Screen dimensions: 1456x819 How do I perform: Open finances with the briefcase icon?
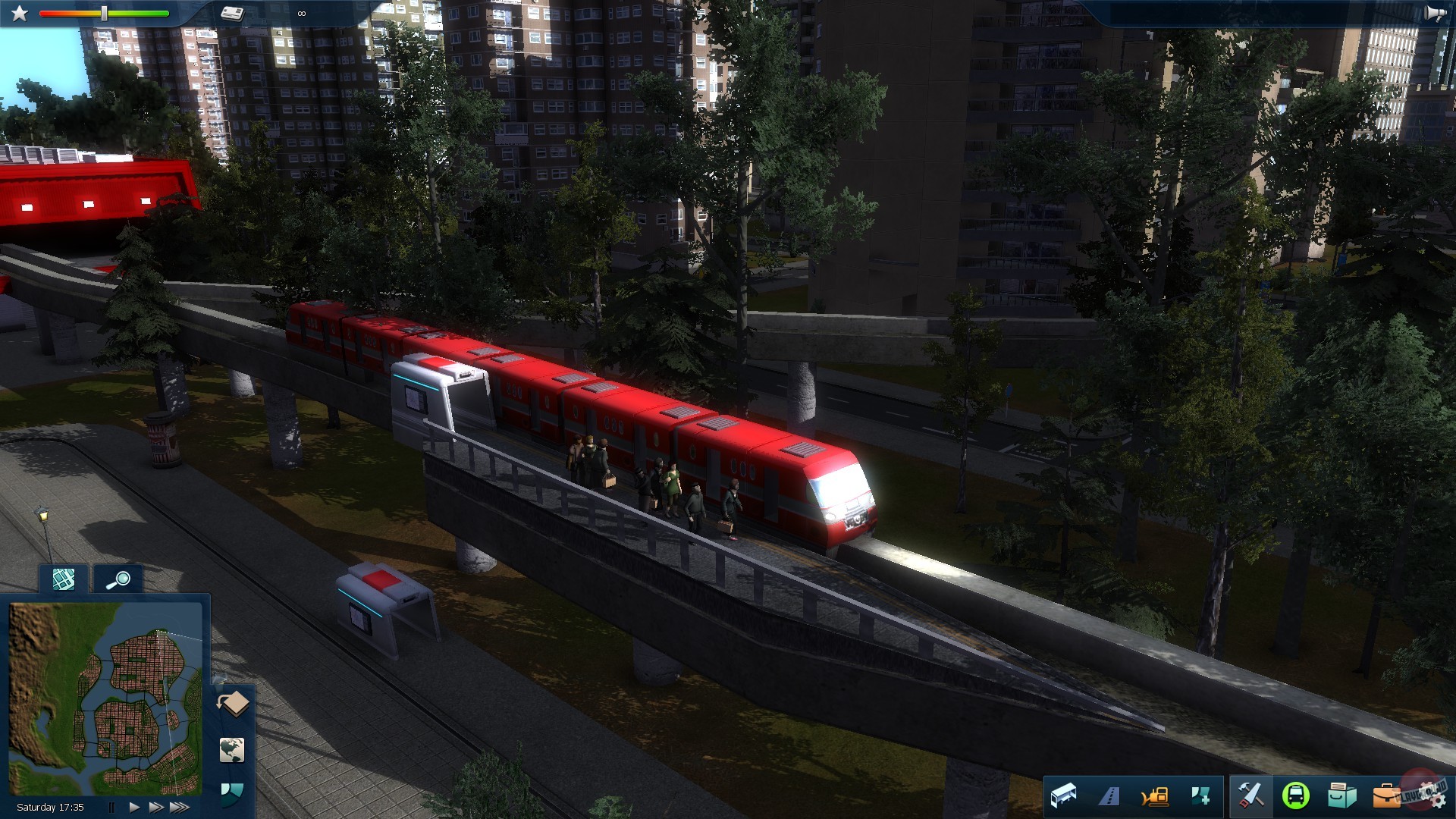pyautogui.click(x=1388, y=795)
